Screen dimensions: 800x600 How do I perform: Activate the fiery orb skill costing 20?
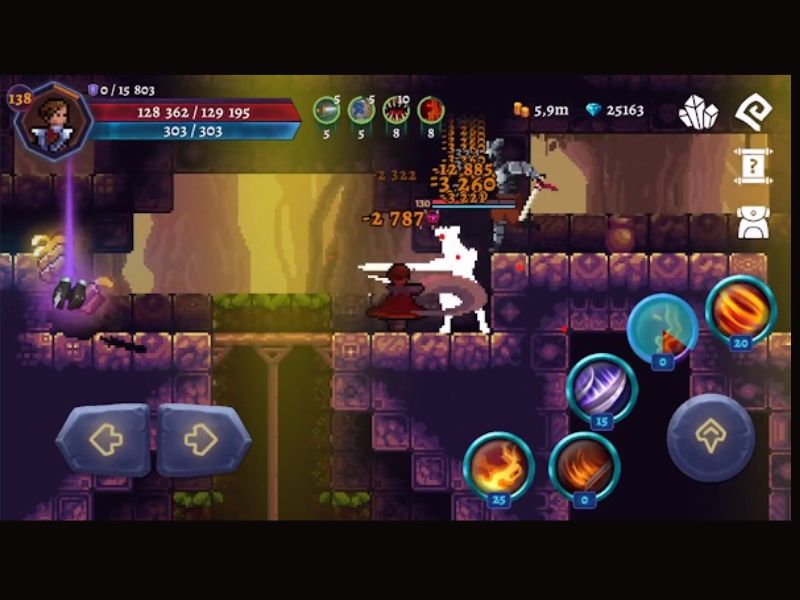tap(741, 309)
